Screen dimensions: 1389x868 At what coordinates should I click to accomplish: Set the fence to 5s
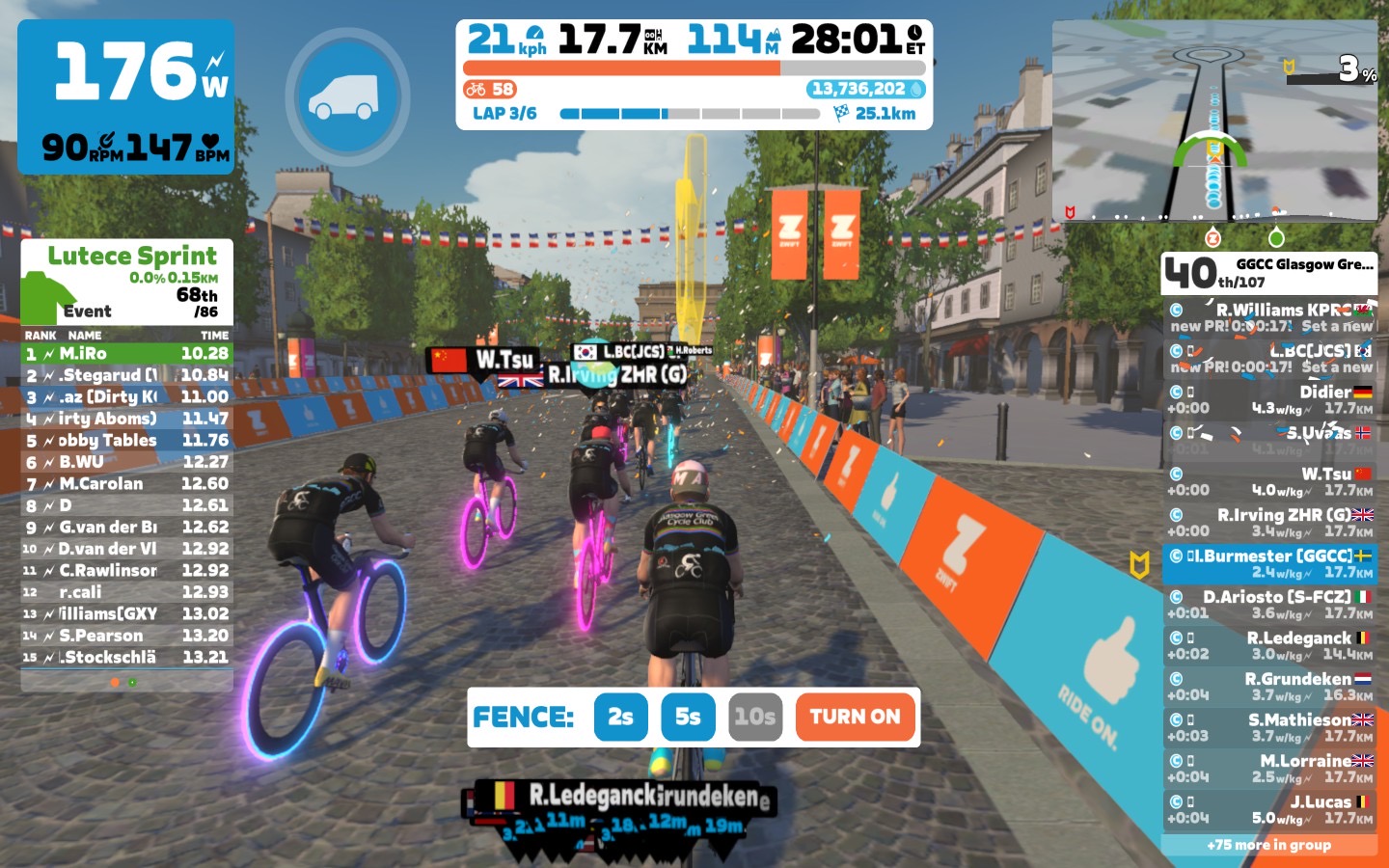coord(688,717)
